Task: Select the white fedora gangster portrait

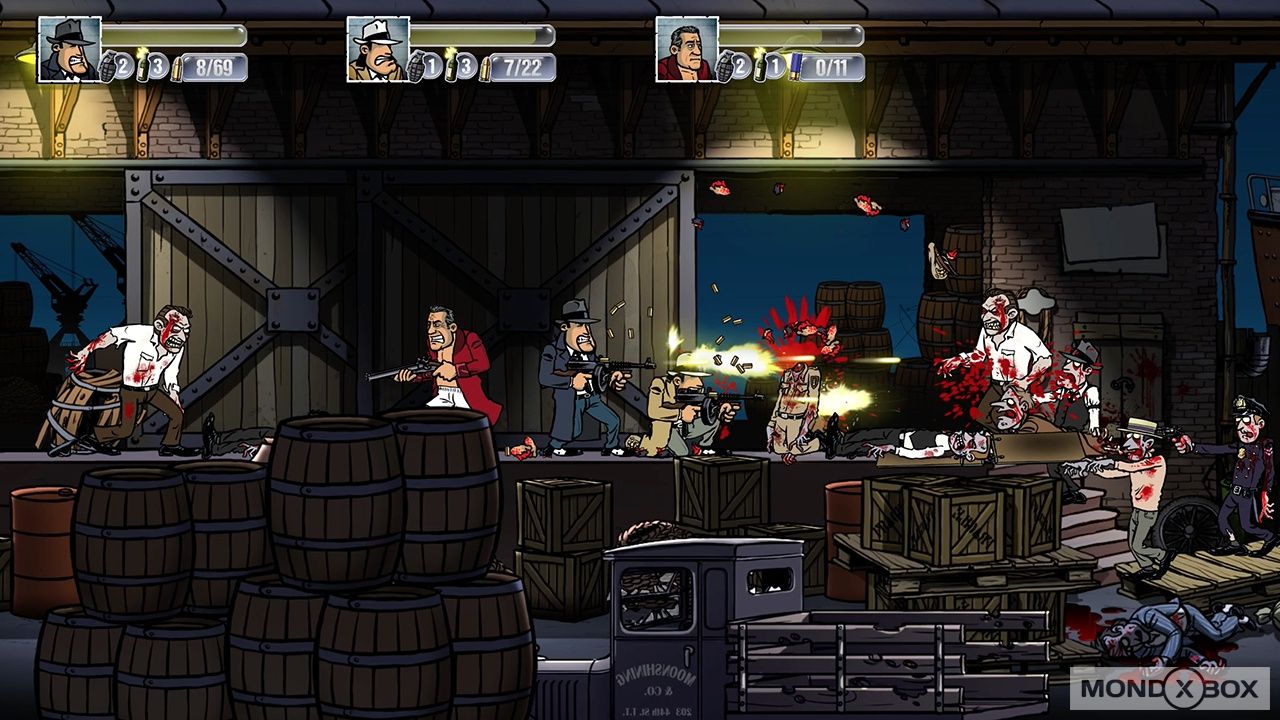Action: (x=378, y=49)
